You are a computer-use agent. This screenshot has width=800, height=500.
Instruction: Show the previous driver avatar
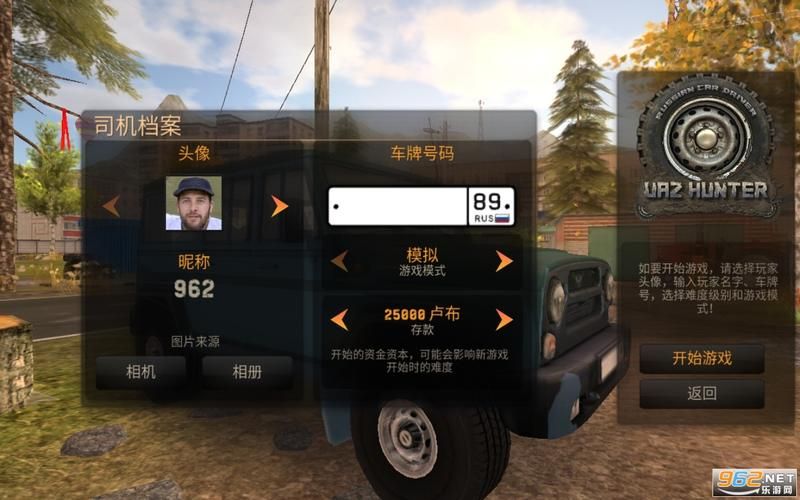click(x=111, y=206)
